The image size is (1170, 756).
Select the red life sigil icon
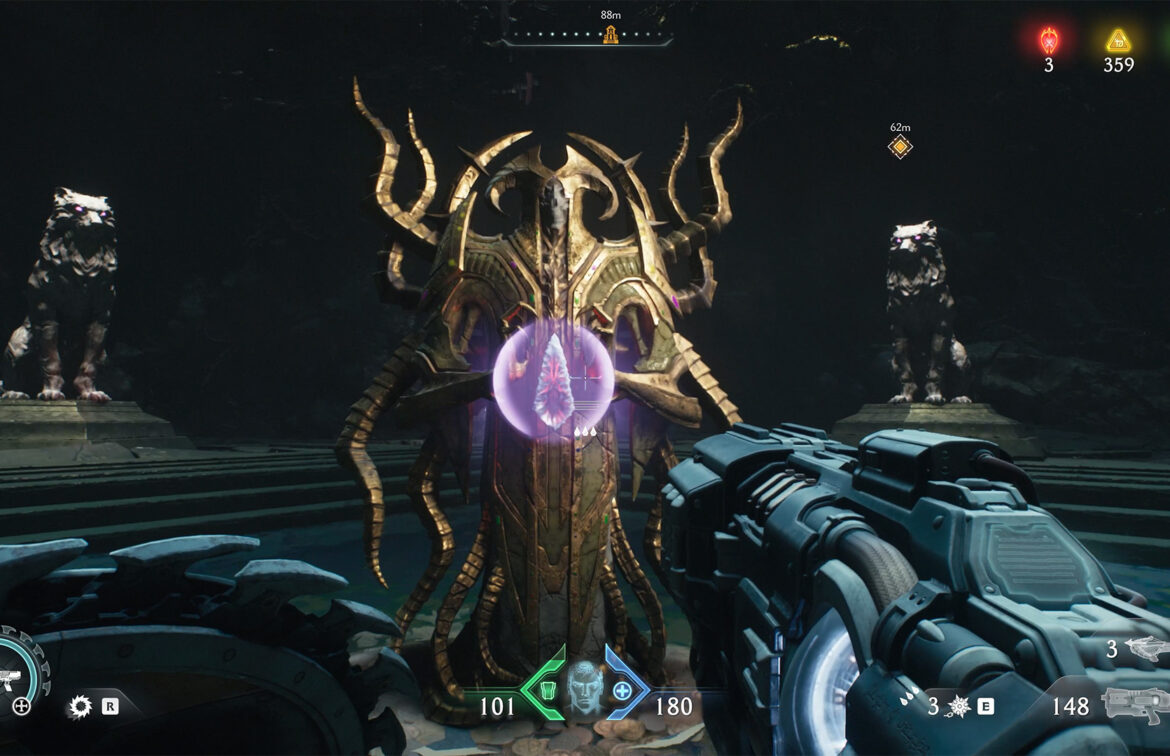[1048, 41]
